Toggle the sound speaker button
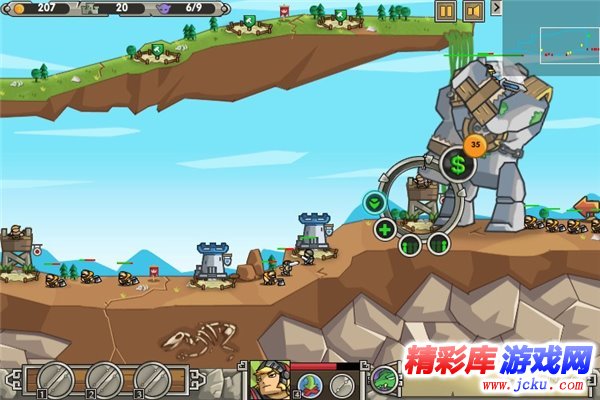 pyautogui.click(x=474, y=11)
